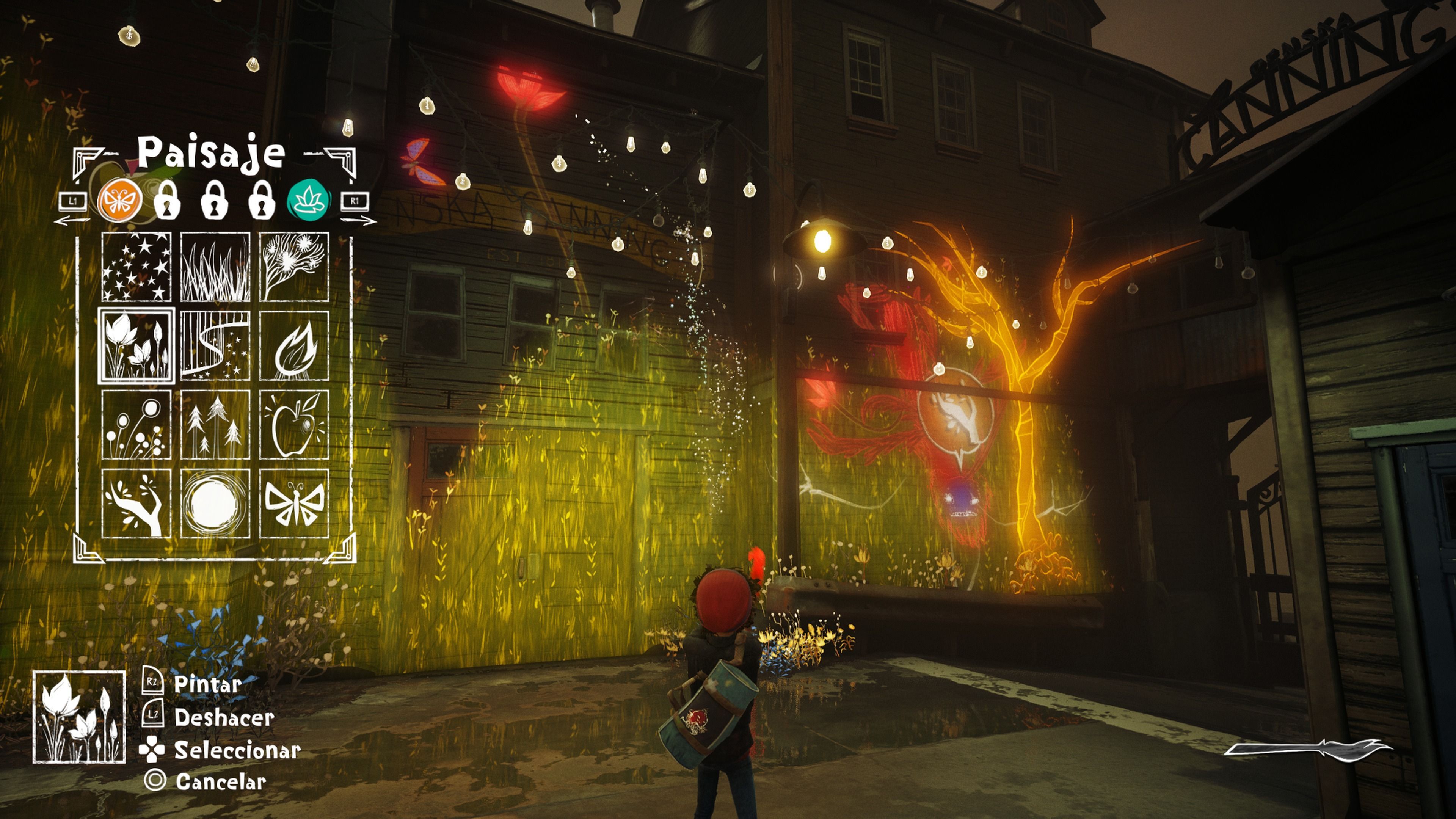Screen dimensions: 1456x819
Task: Select the campfire flame brush tile
Action: [294, 345]
